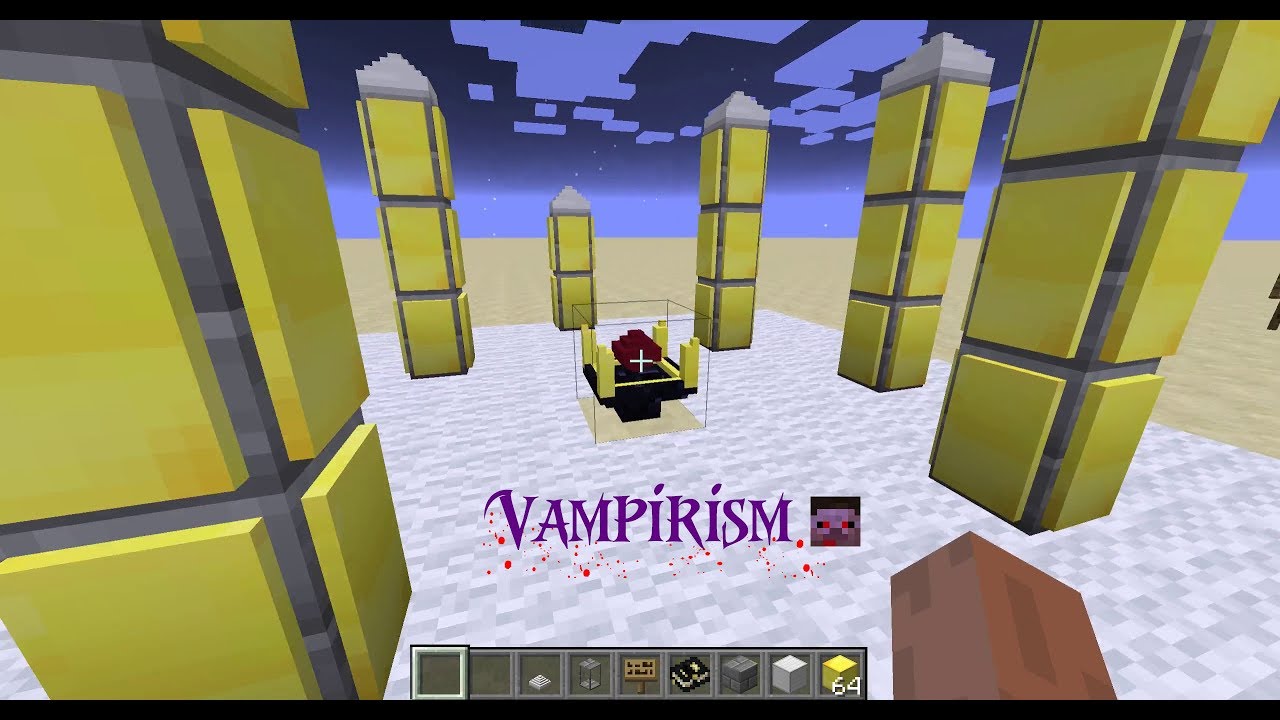Click the crosshair at screen center
This screenshot has width=1280, height=720.
[639, 360]
